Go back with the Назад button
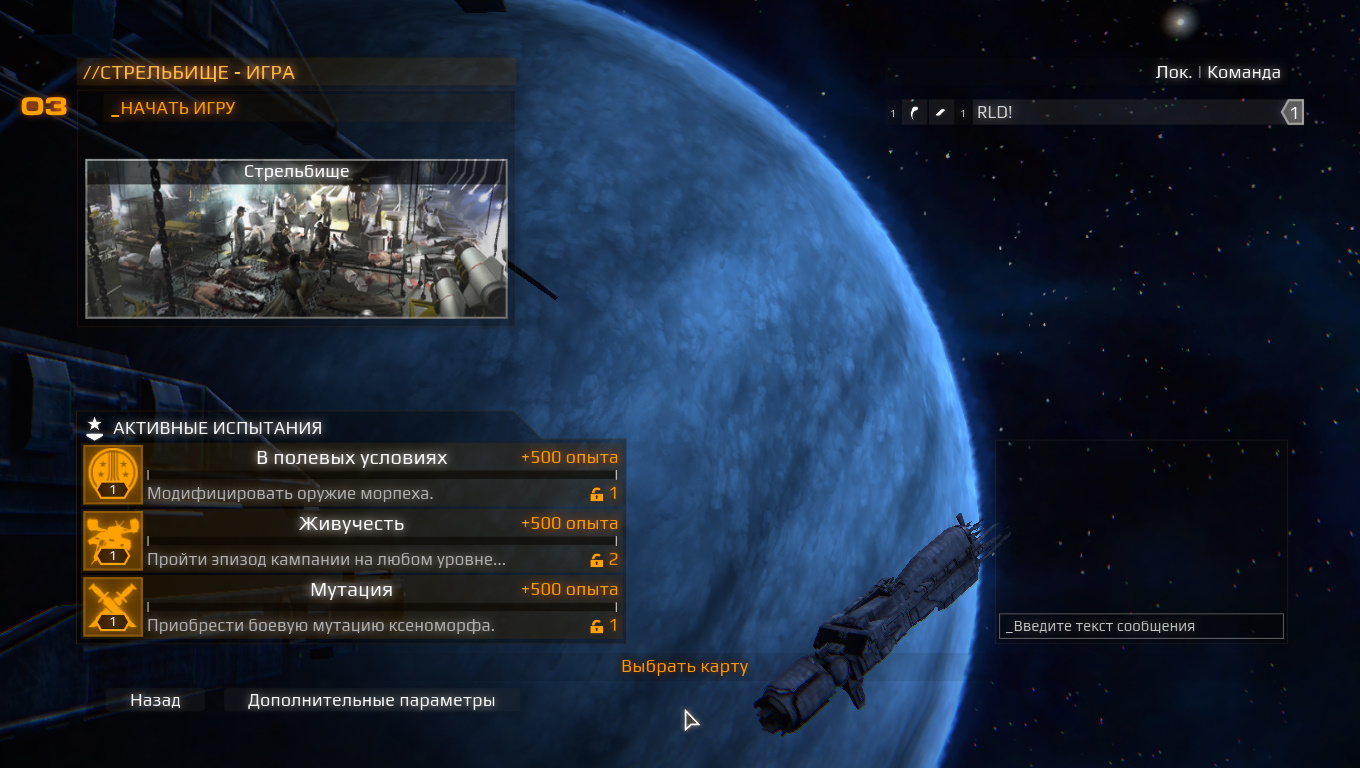Image resolution: width=1360 pixels, height=768 pixels. click(156, 700)
